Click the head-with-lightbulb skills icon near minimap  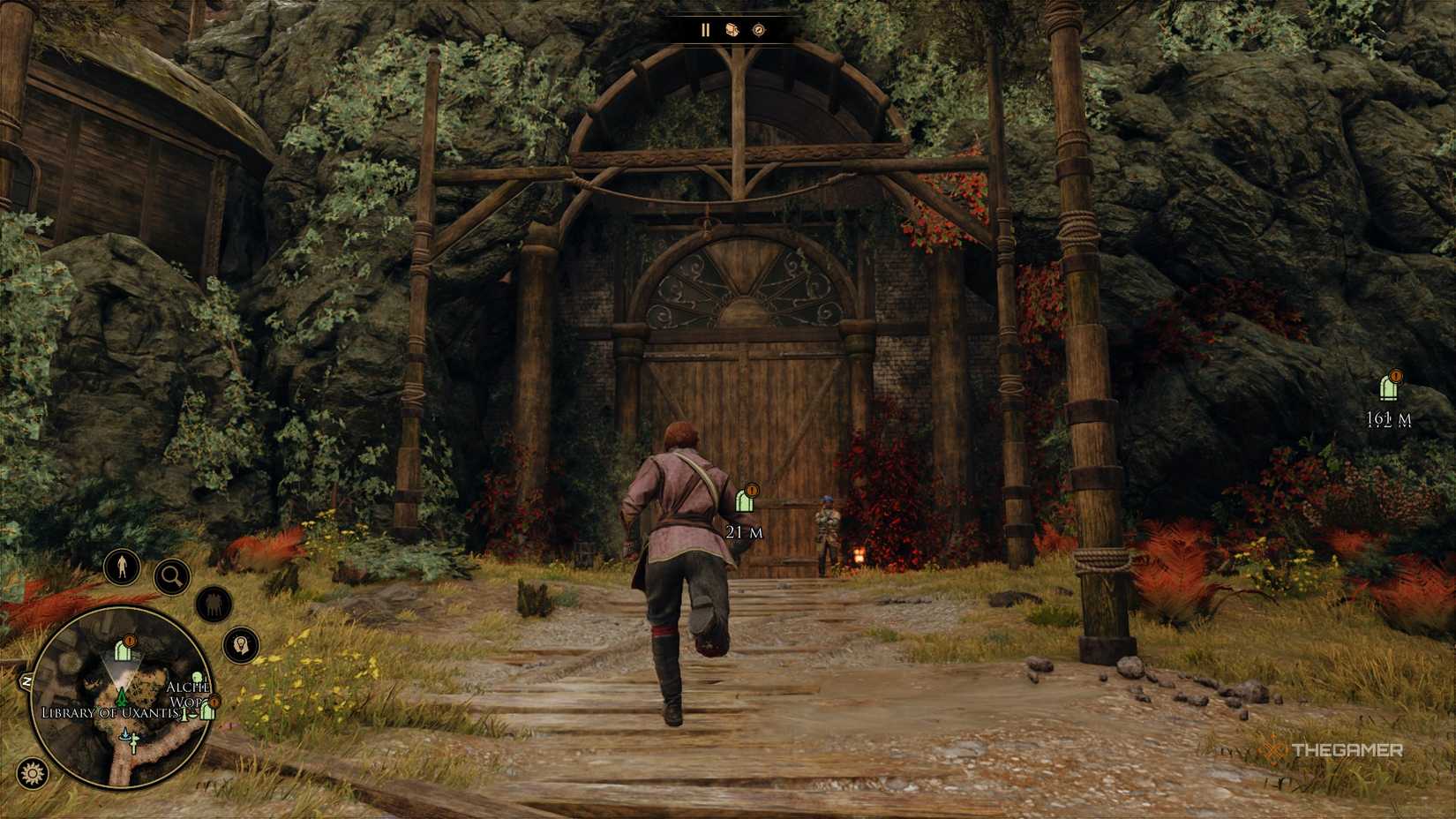pyautogui.click(x=240, y=644)
